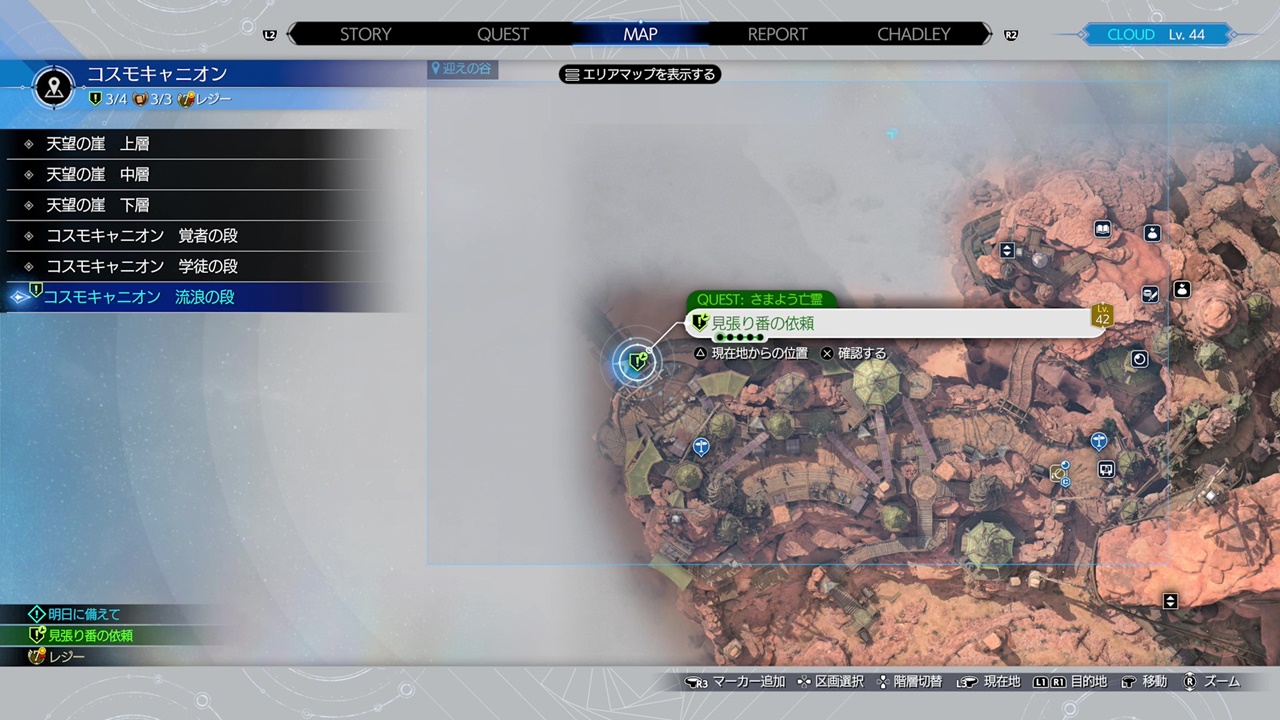Open the QUEST tab

click(x=503, y=34)
